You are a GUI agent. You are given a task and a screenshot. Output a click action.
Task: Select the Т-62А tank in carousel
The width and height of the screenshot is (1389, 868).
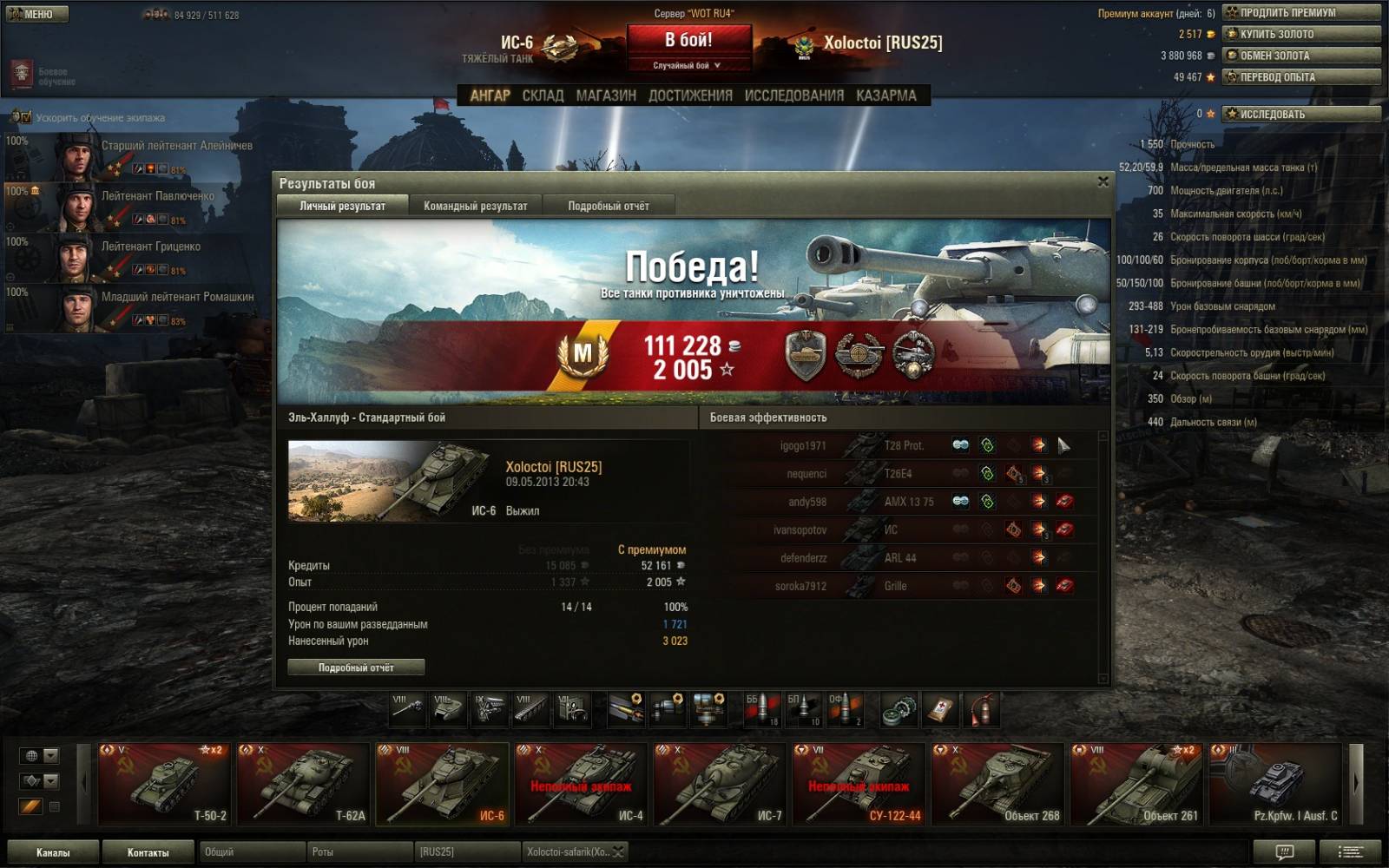(303, 783)
